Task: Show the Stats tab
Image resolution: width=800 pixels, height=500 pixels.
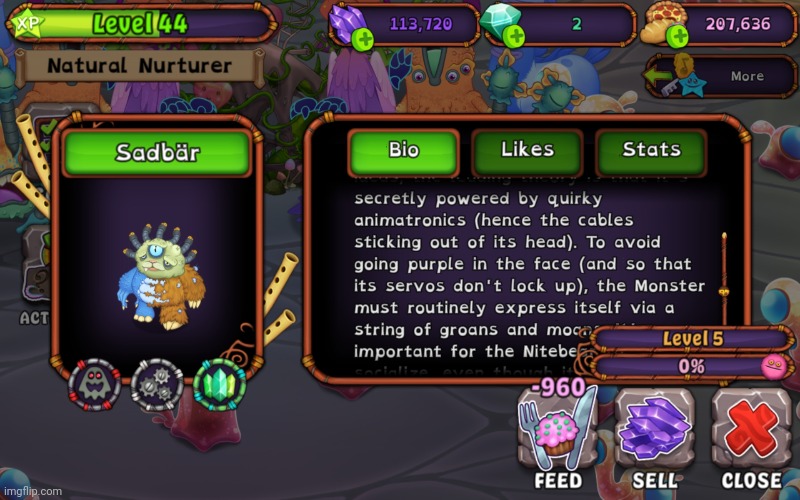Action: (x=651, y=152)
